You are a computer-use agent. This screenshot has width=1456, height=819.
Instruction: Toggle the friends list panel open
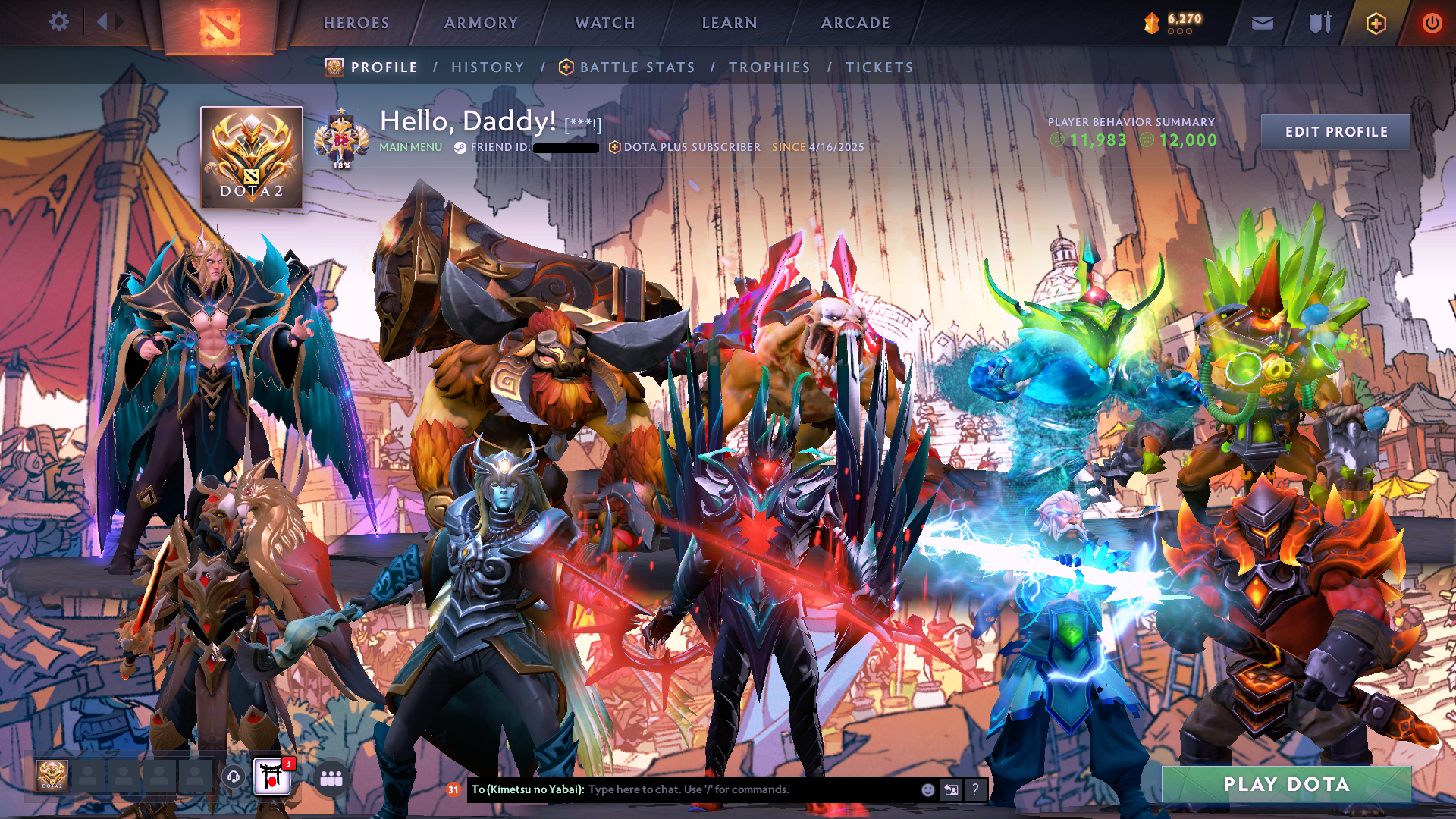[330, 778]
